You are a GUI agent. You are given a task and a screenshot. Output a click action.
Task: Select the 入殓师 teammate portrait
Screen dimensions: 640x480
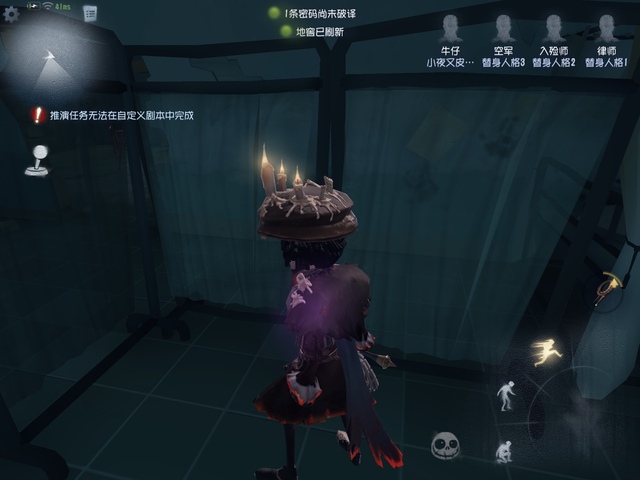coord(556,28)
